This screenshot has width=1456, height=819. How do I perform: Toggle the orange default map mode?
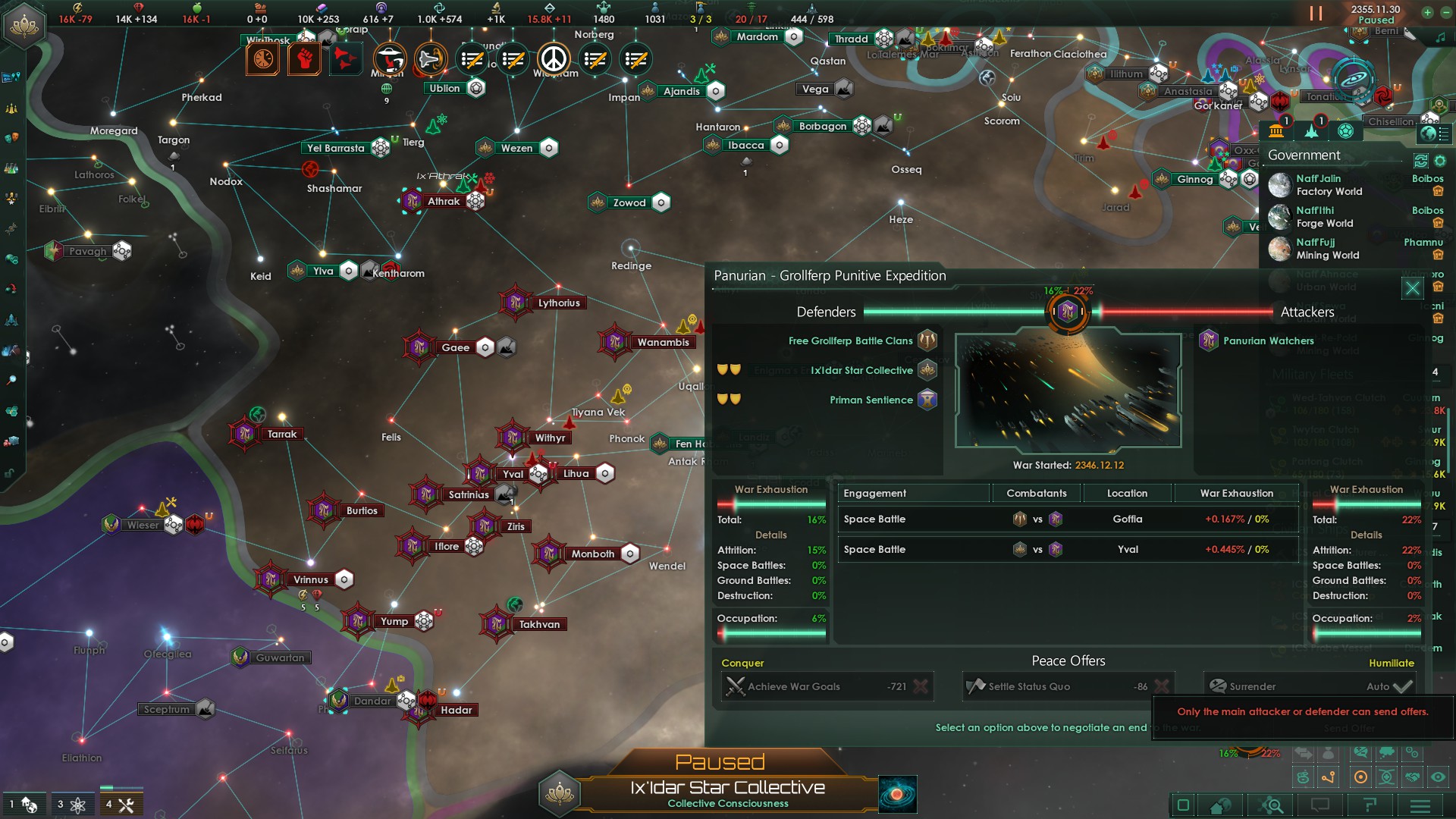pos(1360,777)
